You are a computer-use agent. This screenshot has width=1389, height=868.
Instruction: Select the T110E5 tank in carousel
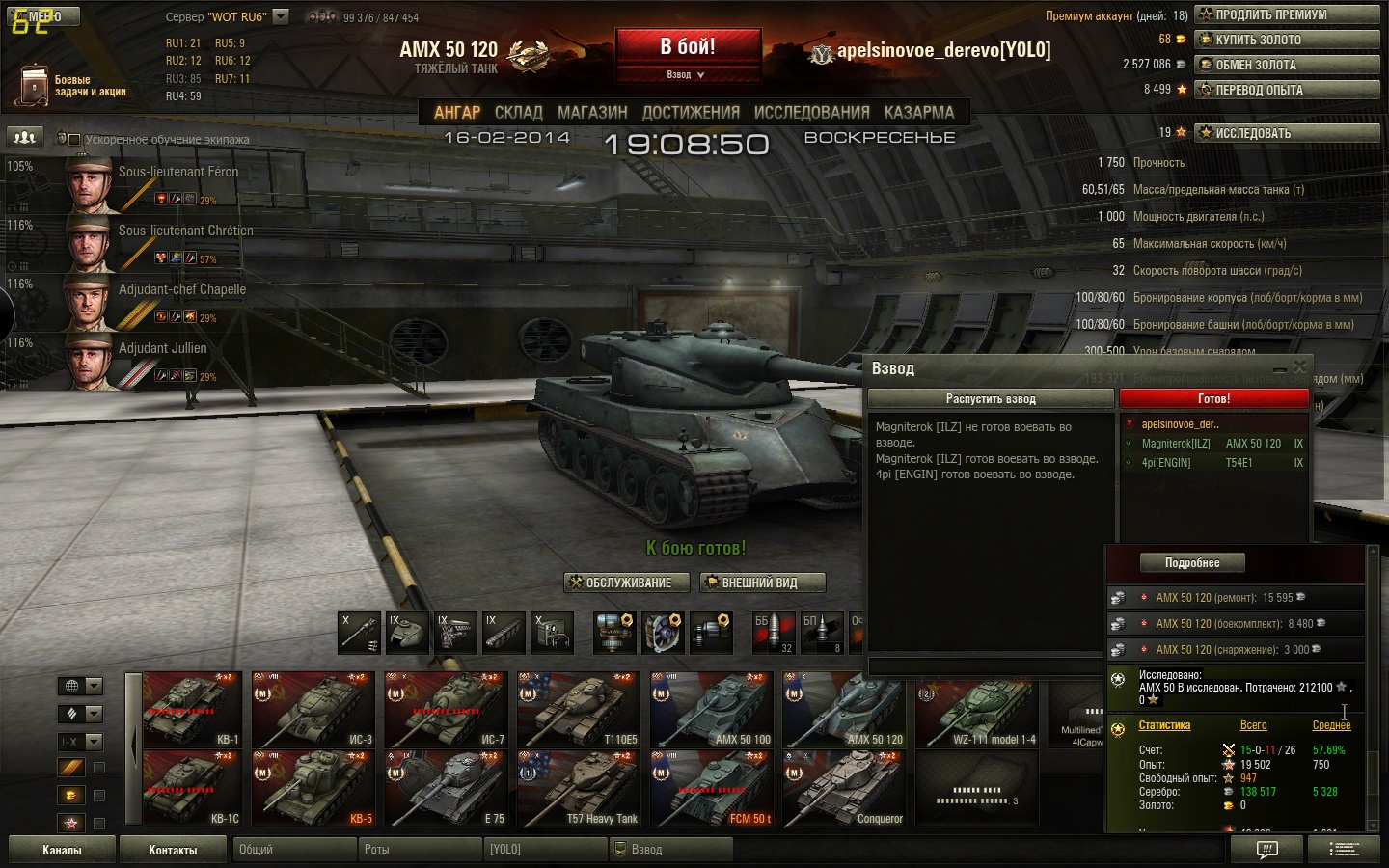coord(578,710)
